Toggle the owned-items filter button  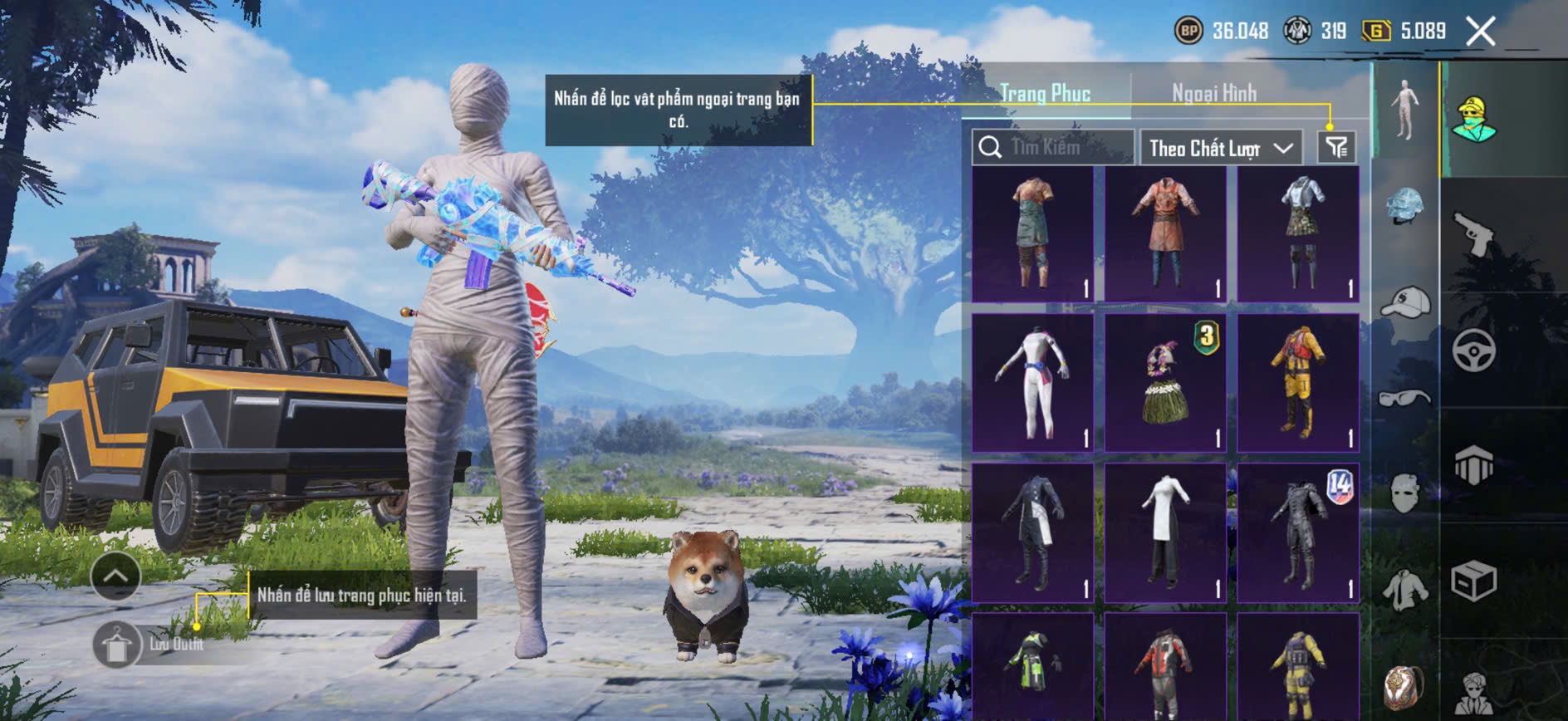pos(1336,148)
